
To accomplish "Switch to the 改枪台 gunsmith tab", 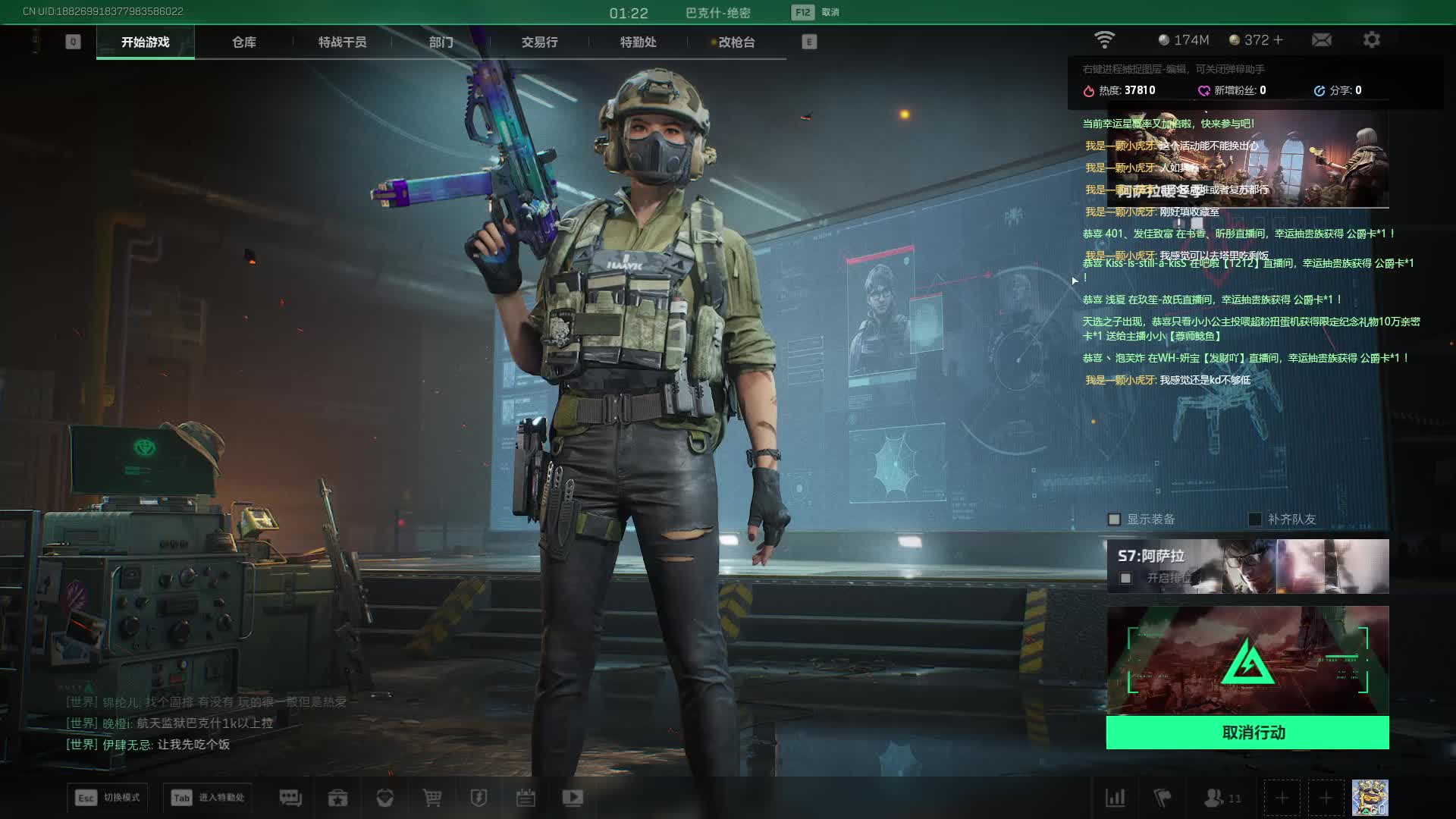I will (x=736, y=42).
